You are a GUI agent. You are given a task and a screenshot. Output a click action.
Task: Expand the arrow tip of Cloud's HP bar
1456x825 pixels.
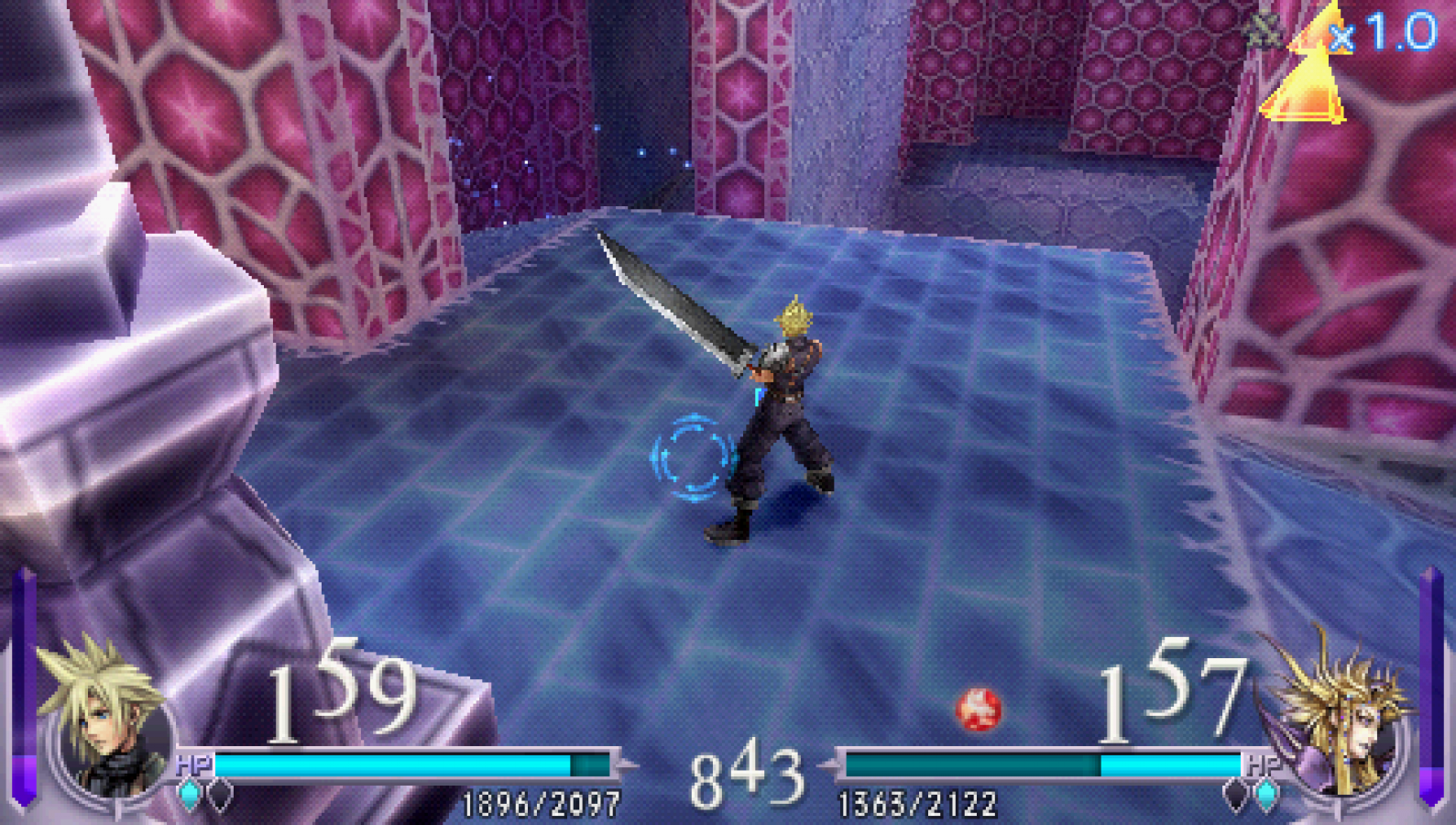(629, 764)
